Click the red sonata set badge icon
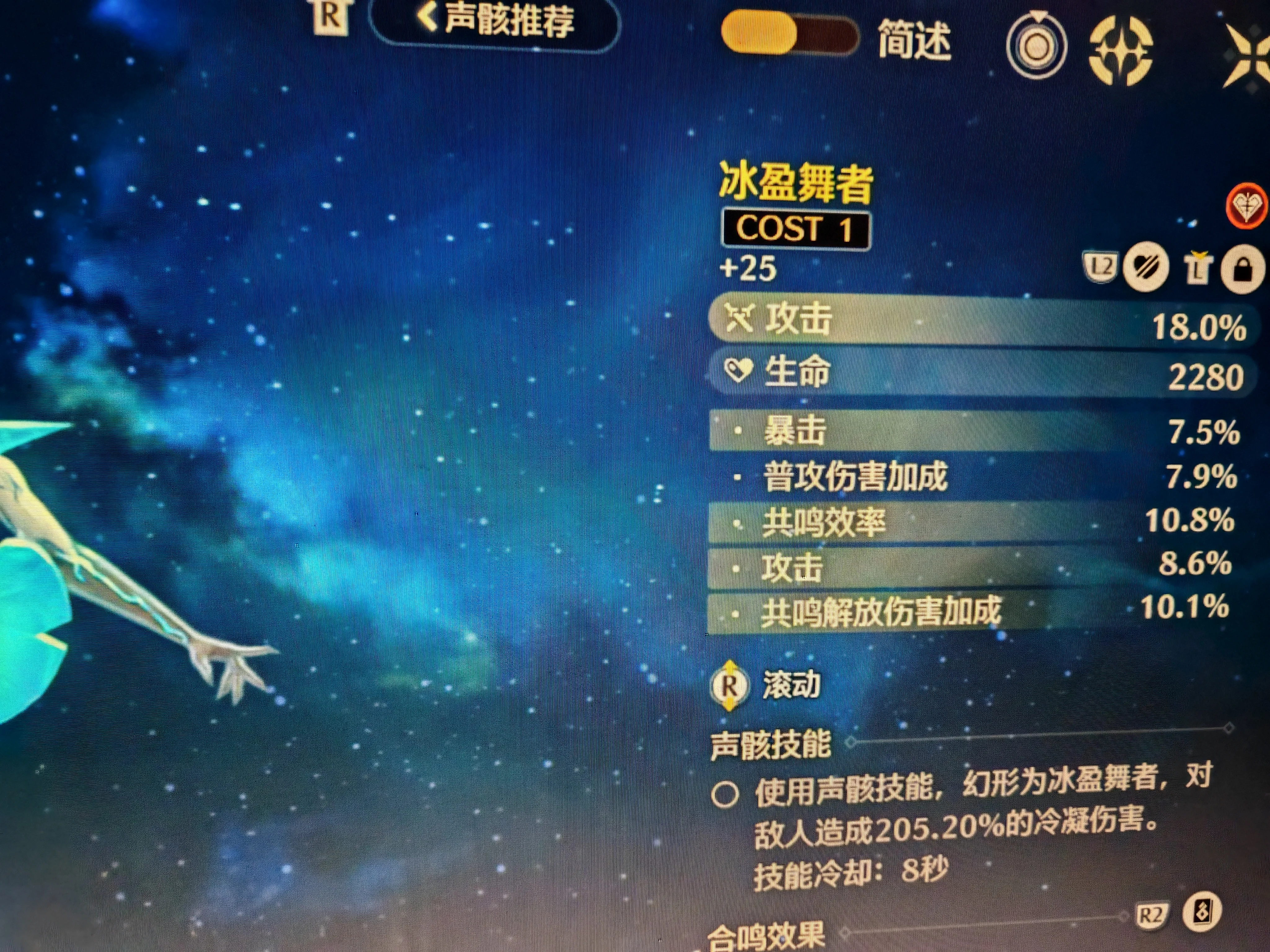This screenshot has height=952, width=1270. coord(1248,205)
